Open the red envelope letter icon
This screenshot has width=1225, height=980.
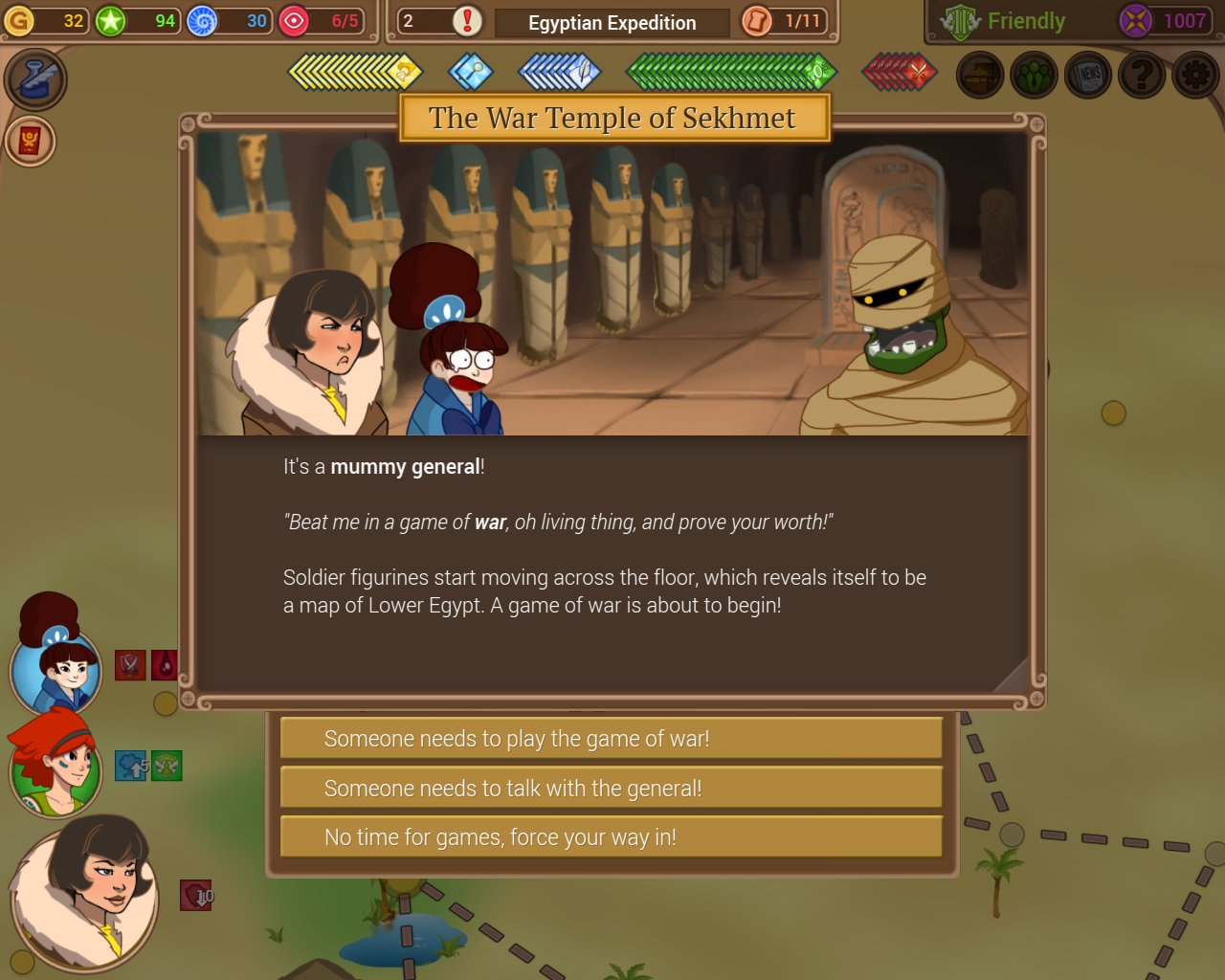tap(30, 141)
